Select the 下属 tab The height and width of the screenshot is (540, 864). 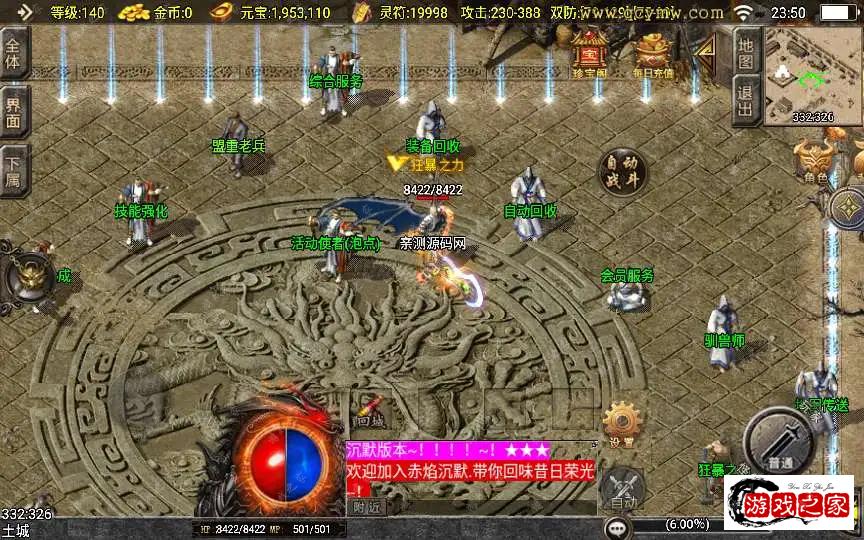tap(14, 167)
